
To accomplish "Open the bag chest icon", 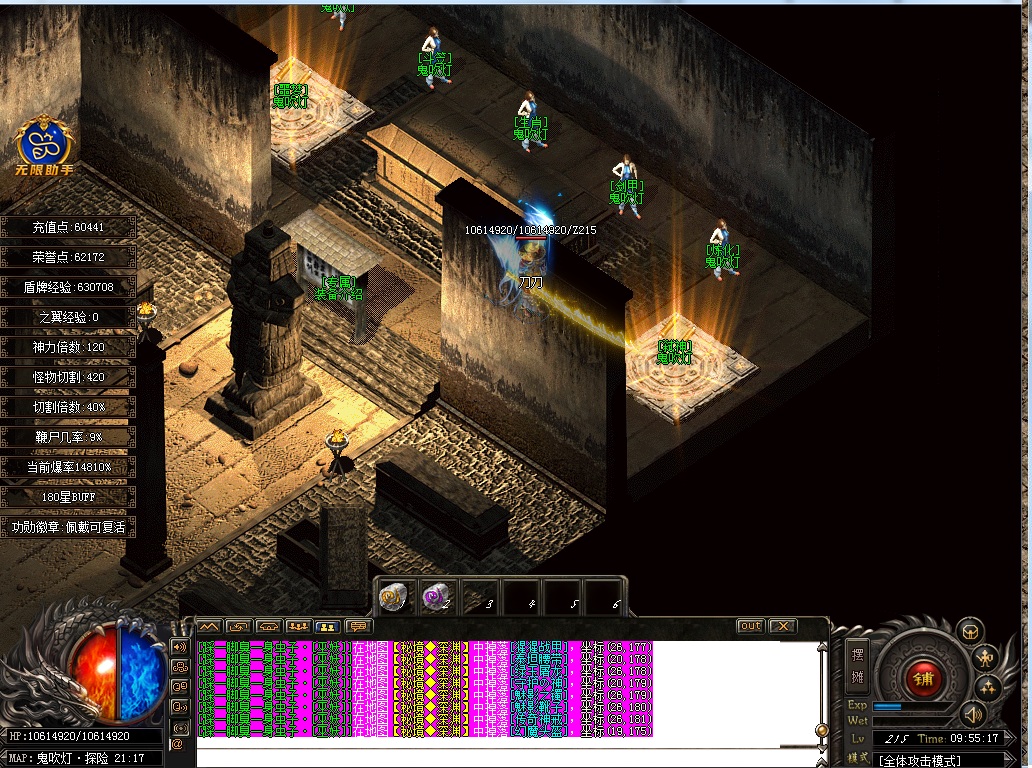I will click(968, 631).
